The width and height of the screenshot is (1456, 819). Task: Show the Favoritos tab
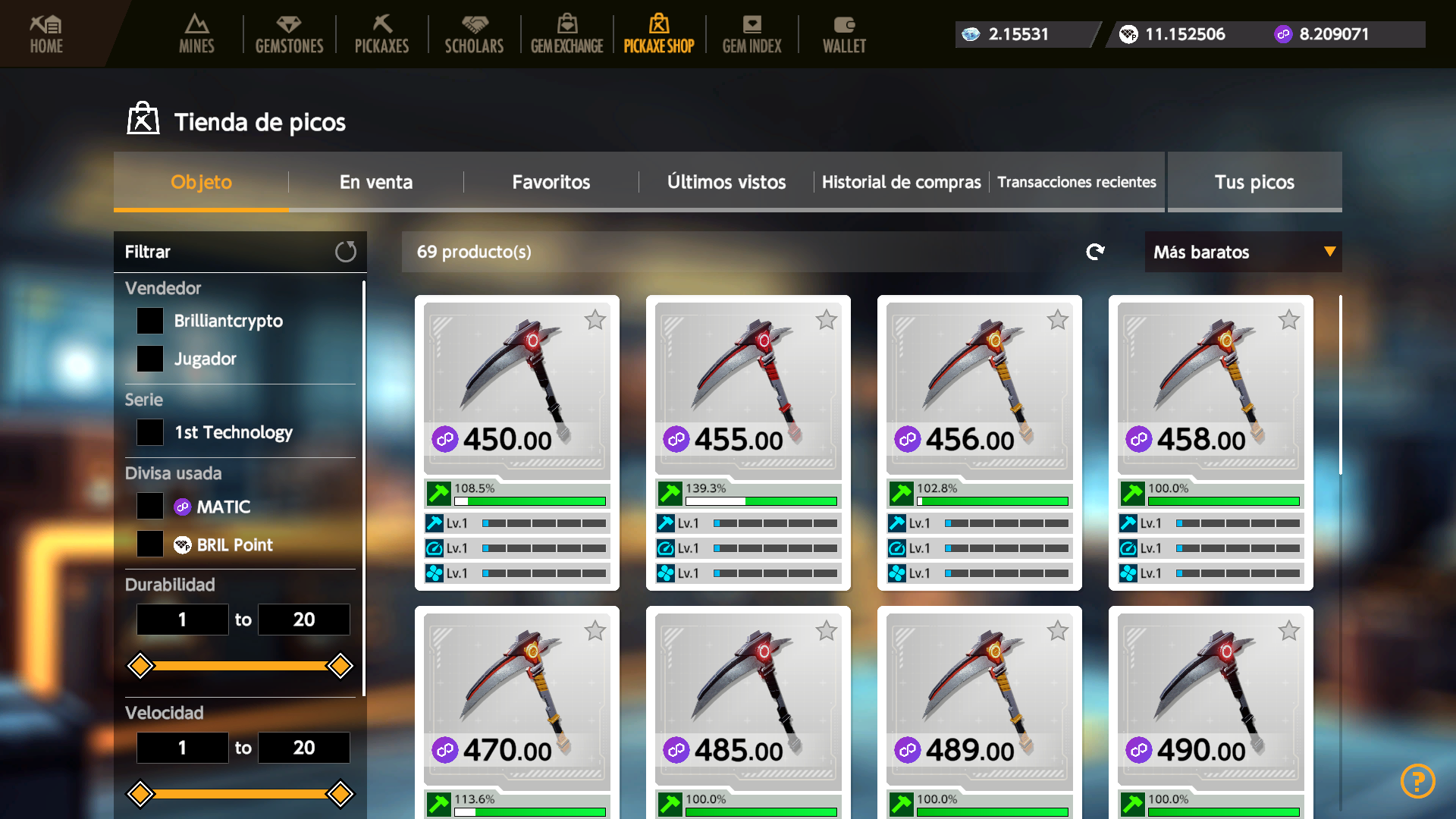551,182
